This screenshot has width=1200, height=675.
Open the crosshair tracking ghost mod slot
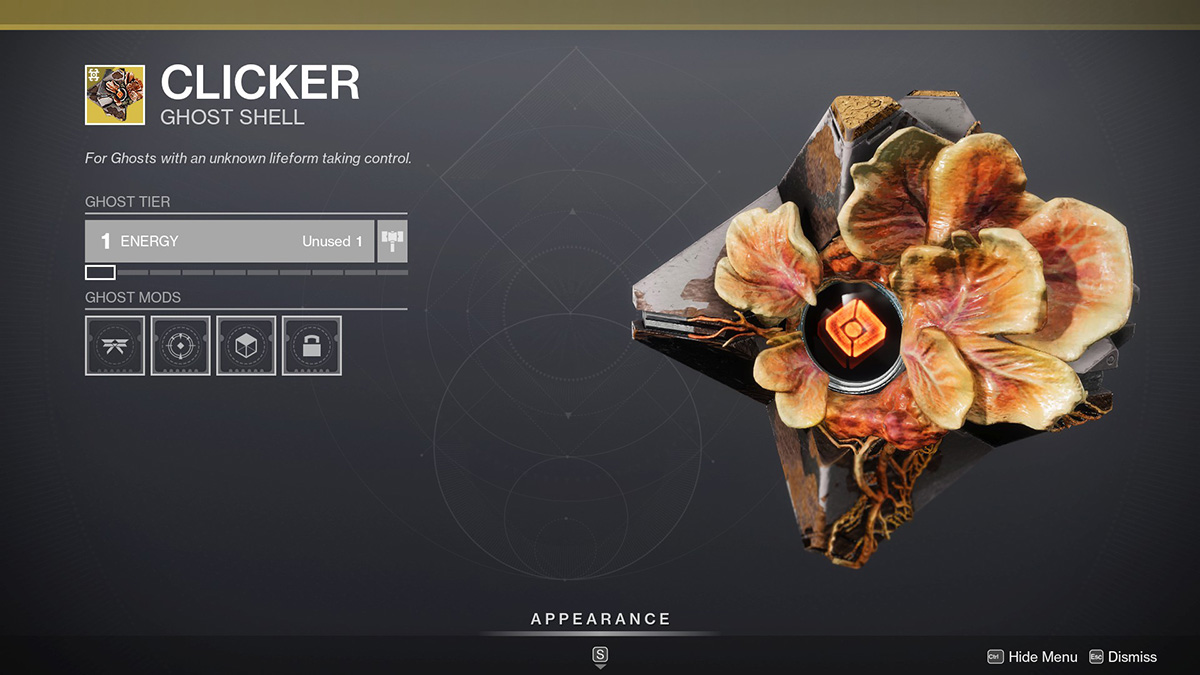[180, 346]
